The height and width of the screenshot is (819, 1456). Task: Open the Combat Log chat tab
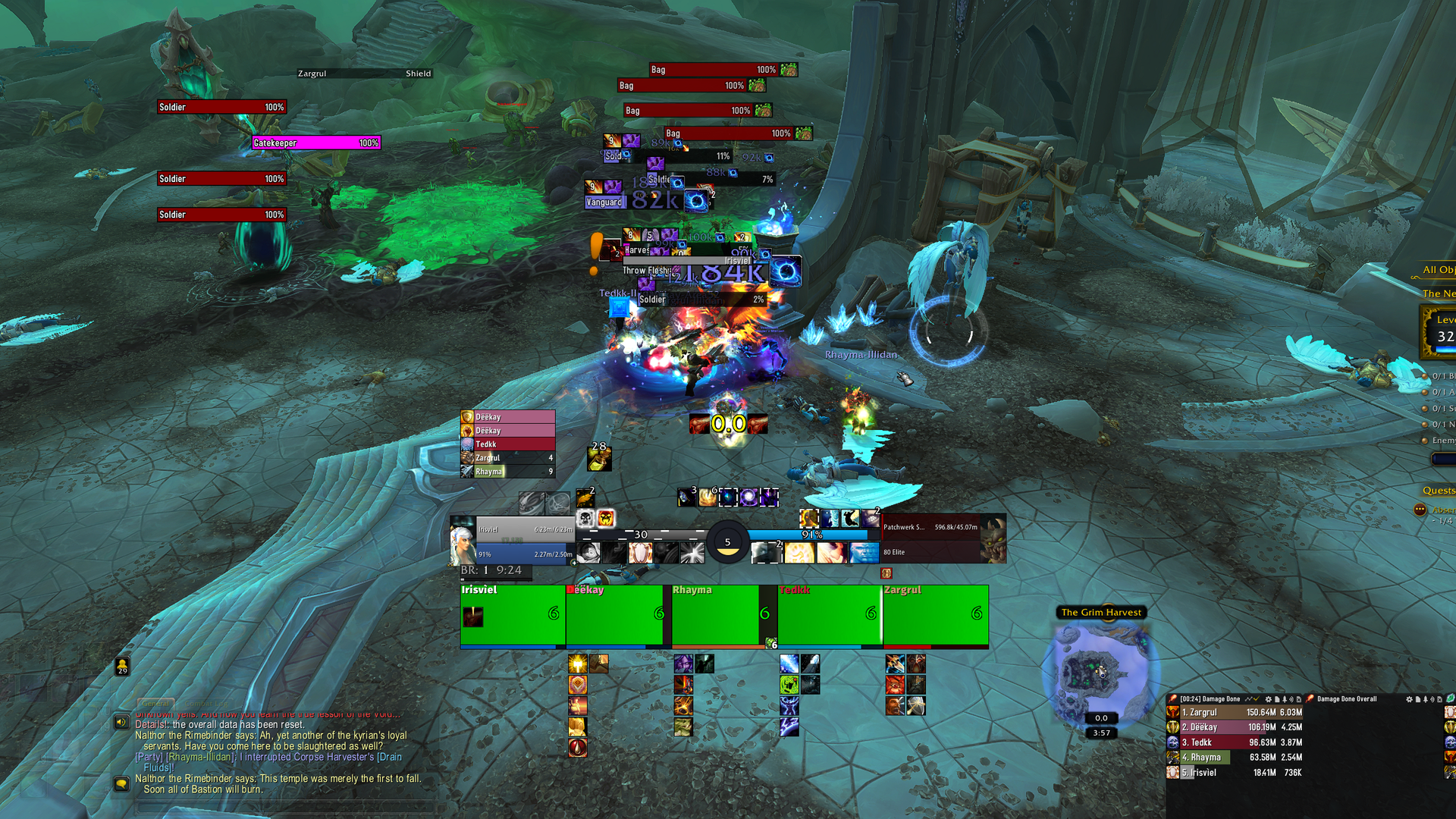coord(206,703)
